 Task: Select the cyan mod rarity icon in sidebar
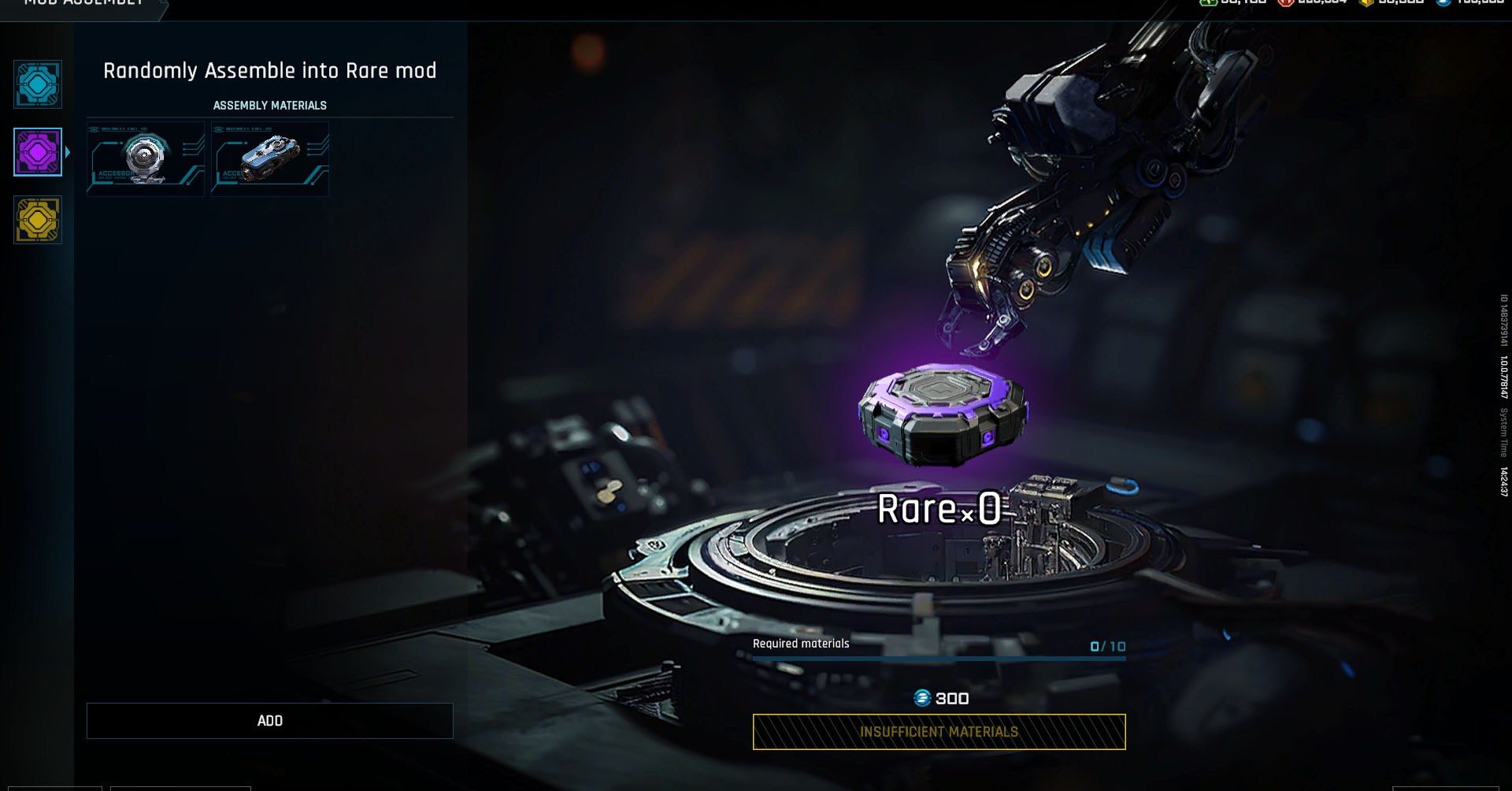tap(36, 84)
